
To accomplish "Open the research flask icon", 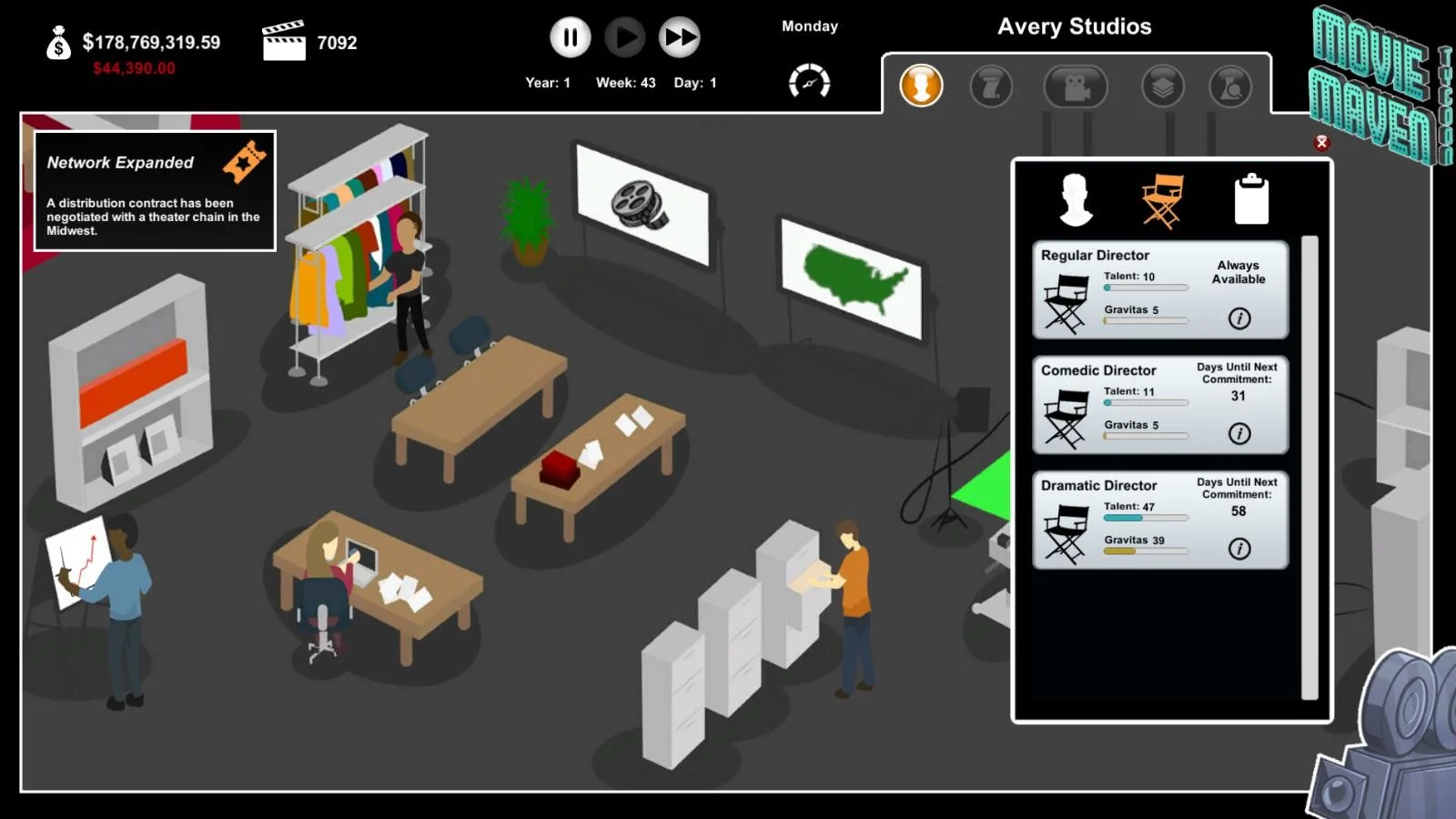I will (1230, 87).
